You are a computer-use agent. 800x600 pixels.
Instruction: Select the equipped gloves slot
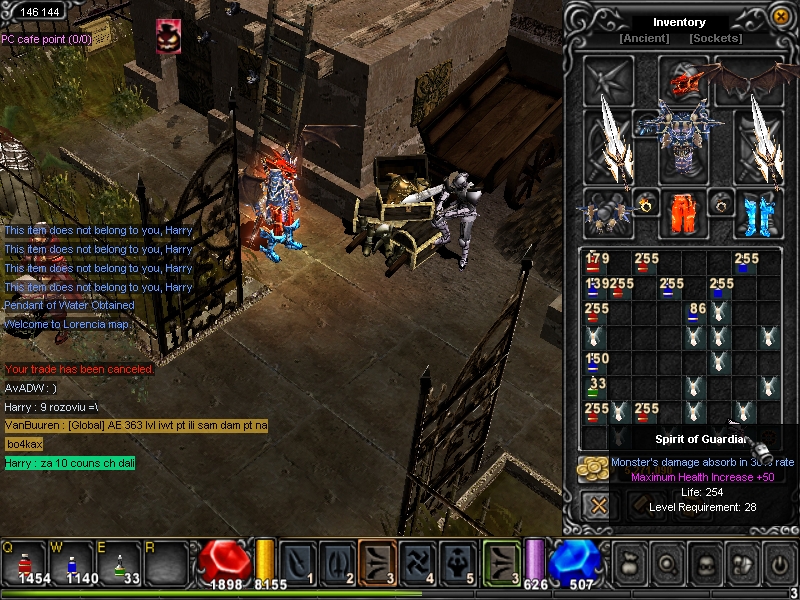click(606, 211)
